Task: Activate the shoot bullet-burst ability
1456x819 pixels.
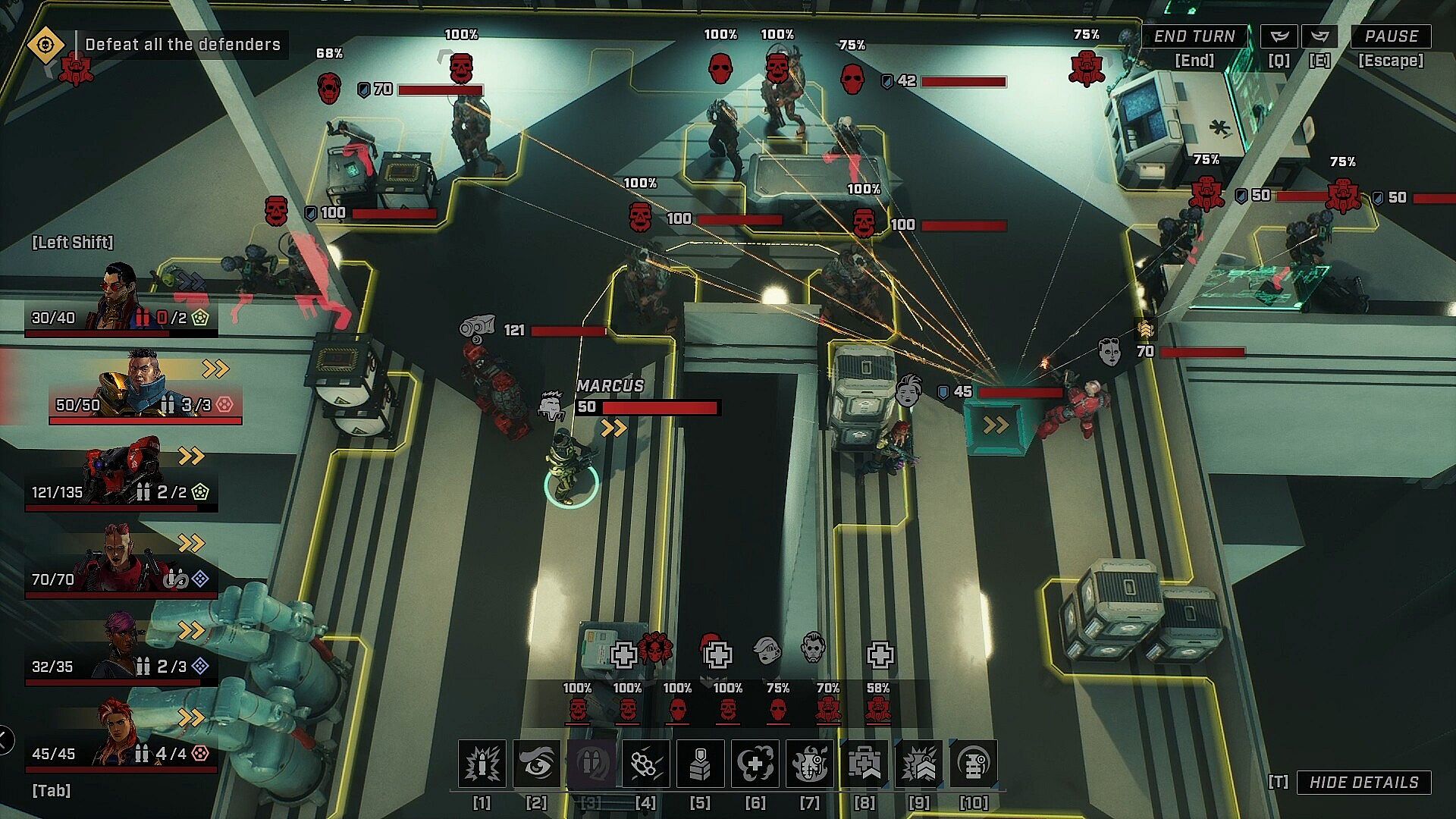Action: click(482, 764)
